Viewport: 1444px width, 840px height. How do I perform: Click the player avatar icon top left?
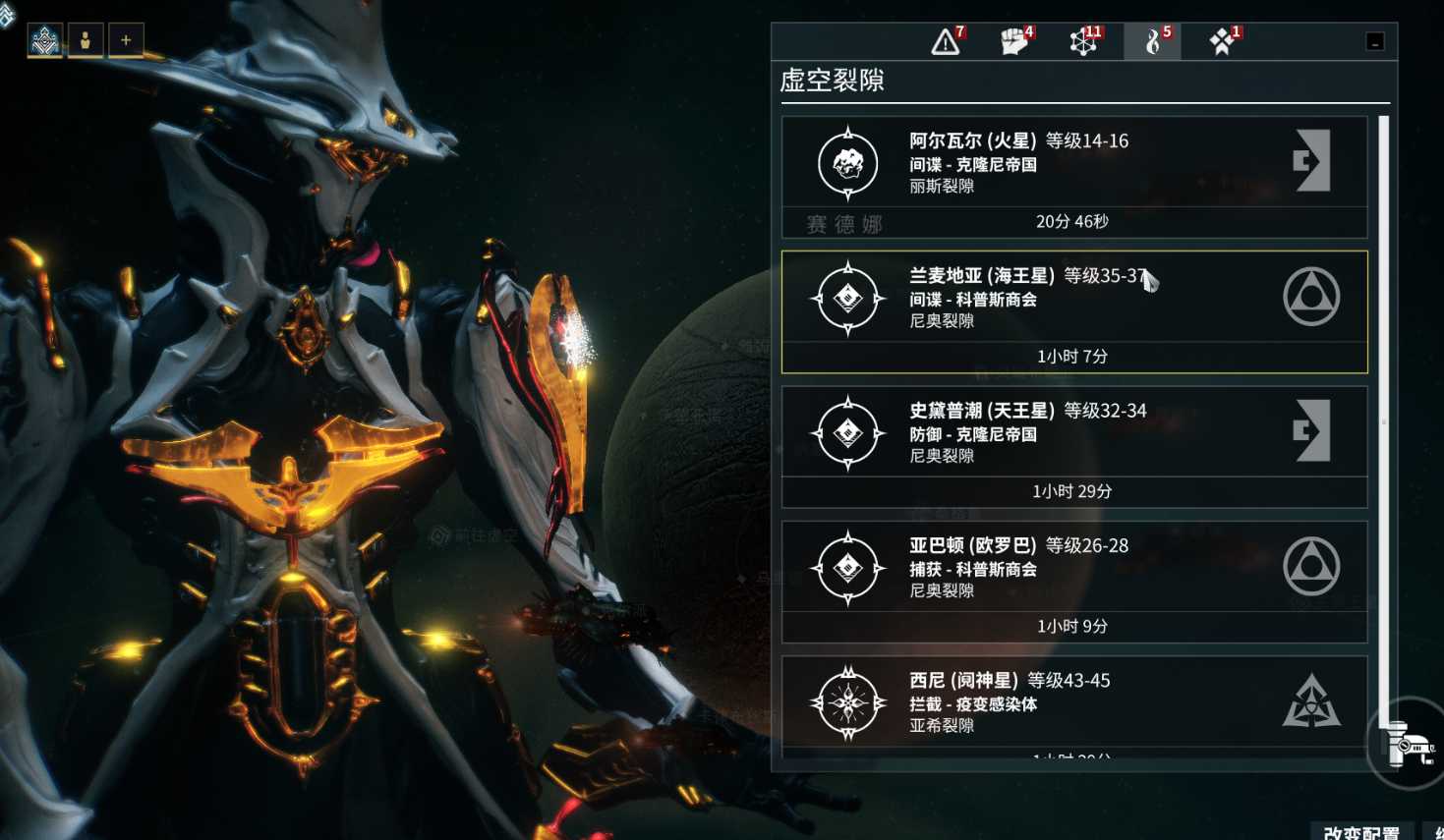point(86,40)
